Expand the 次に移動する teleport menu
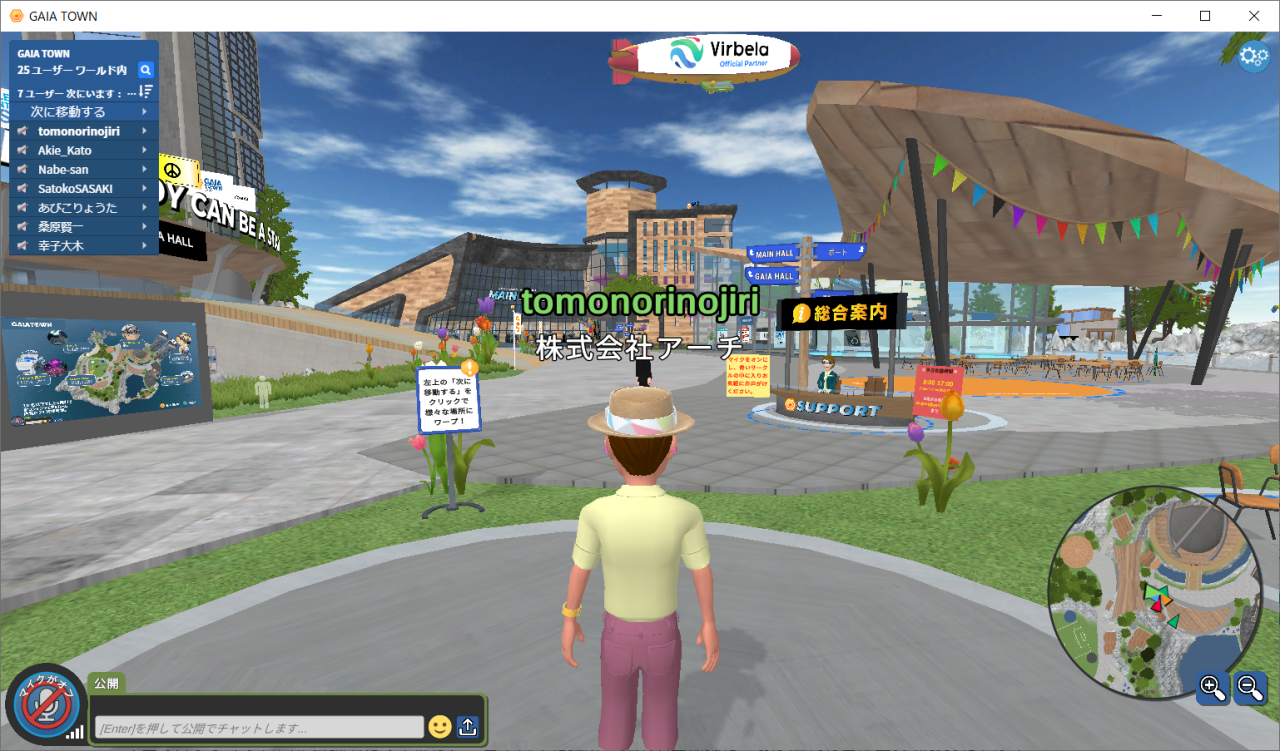1280x751 pixels. pyautogui.click(x=84, y=112)
